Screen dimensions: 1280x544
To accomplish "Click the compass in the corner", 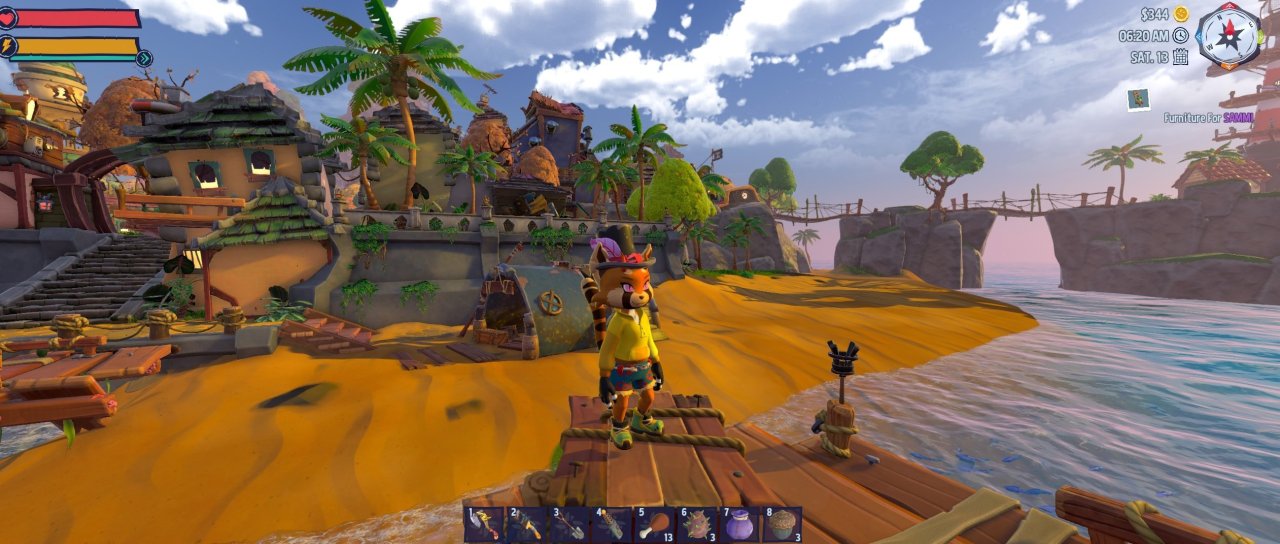I will pyautogui.click(x=1229, y=34).
